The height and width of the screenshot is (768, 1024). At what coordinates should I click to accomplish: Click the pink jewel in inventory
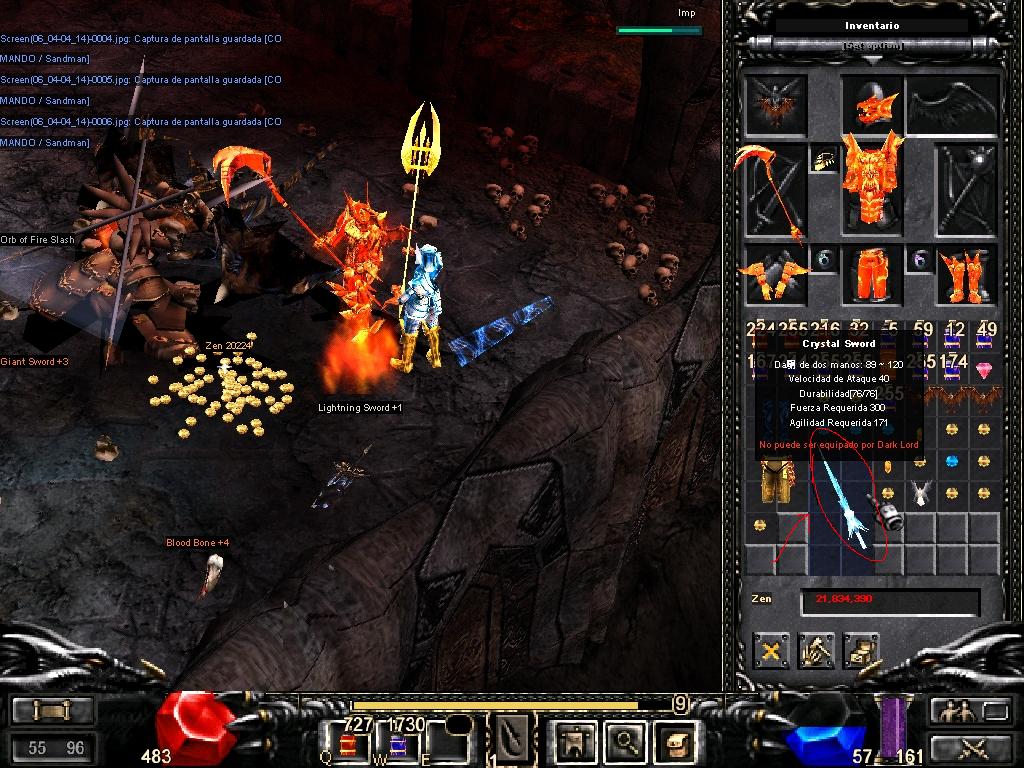coord(984,371)
